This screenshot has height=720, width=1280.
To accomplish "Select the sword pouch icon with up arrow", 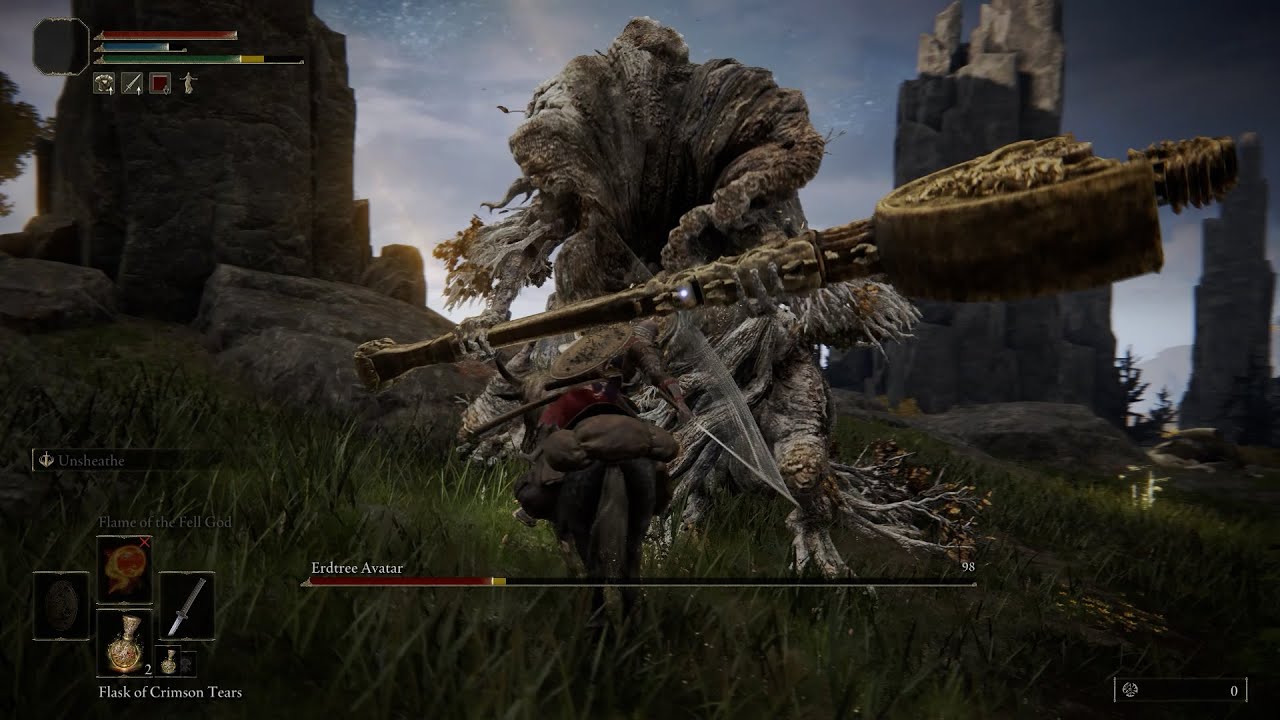I will pyautogui.click(x=133, y=83).
